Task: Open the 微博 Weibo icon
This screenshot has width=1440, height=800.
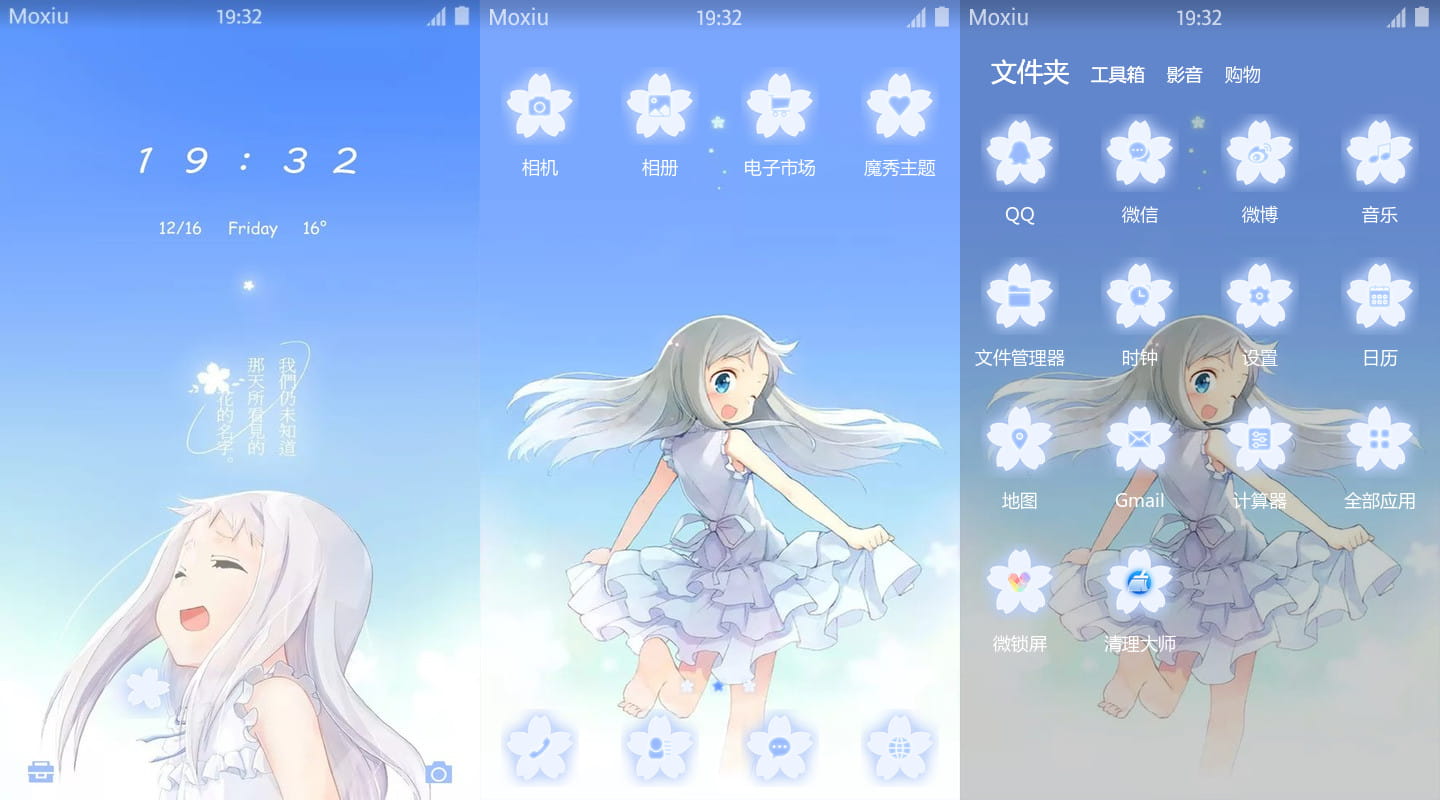Action: tap(1259, 150)
